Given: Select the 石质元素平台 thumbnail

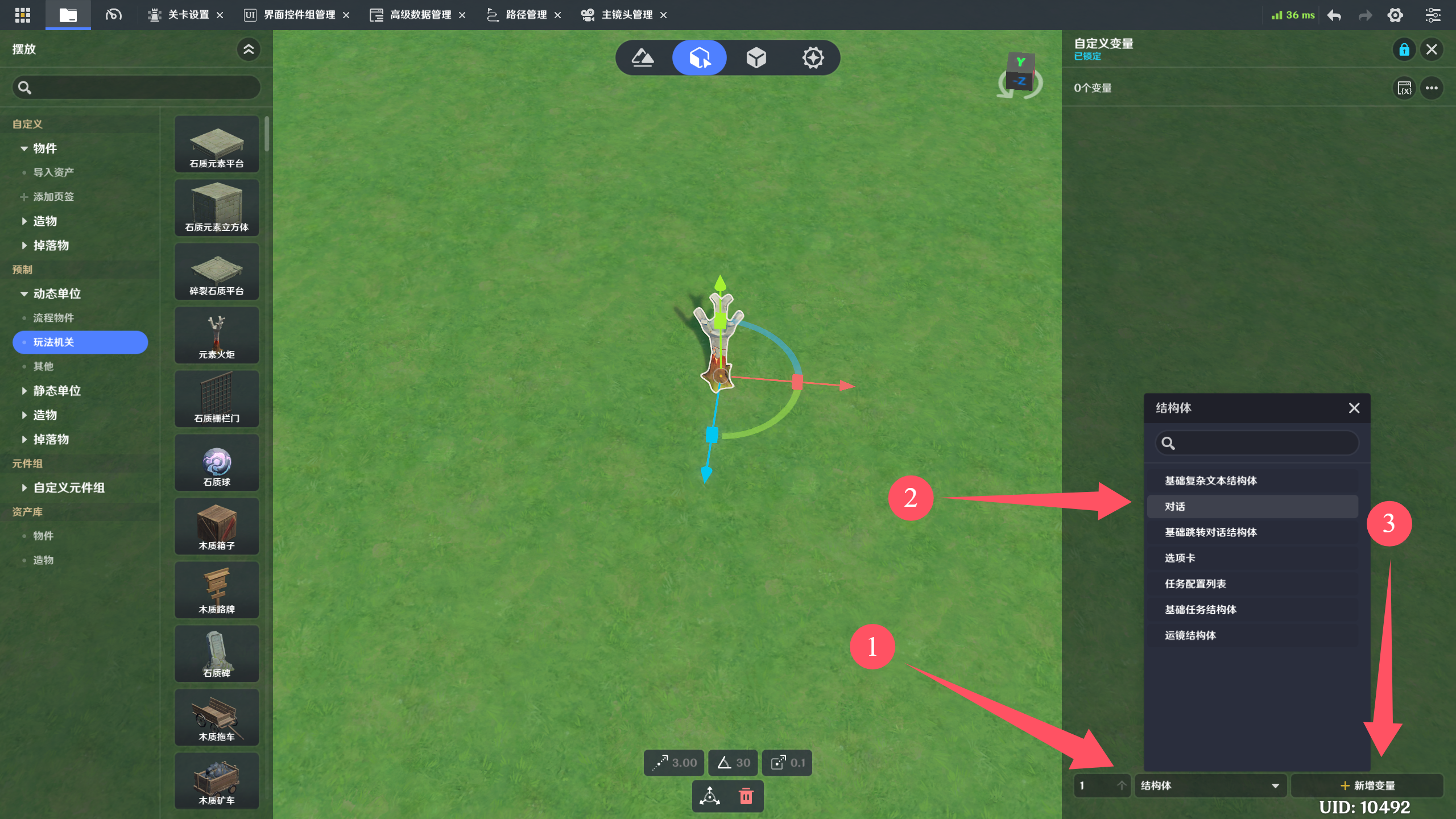Looking at the screenshot, I should pyautogui.click(x=217, y=144).
